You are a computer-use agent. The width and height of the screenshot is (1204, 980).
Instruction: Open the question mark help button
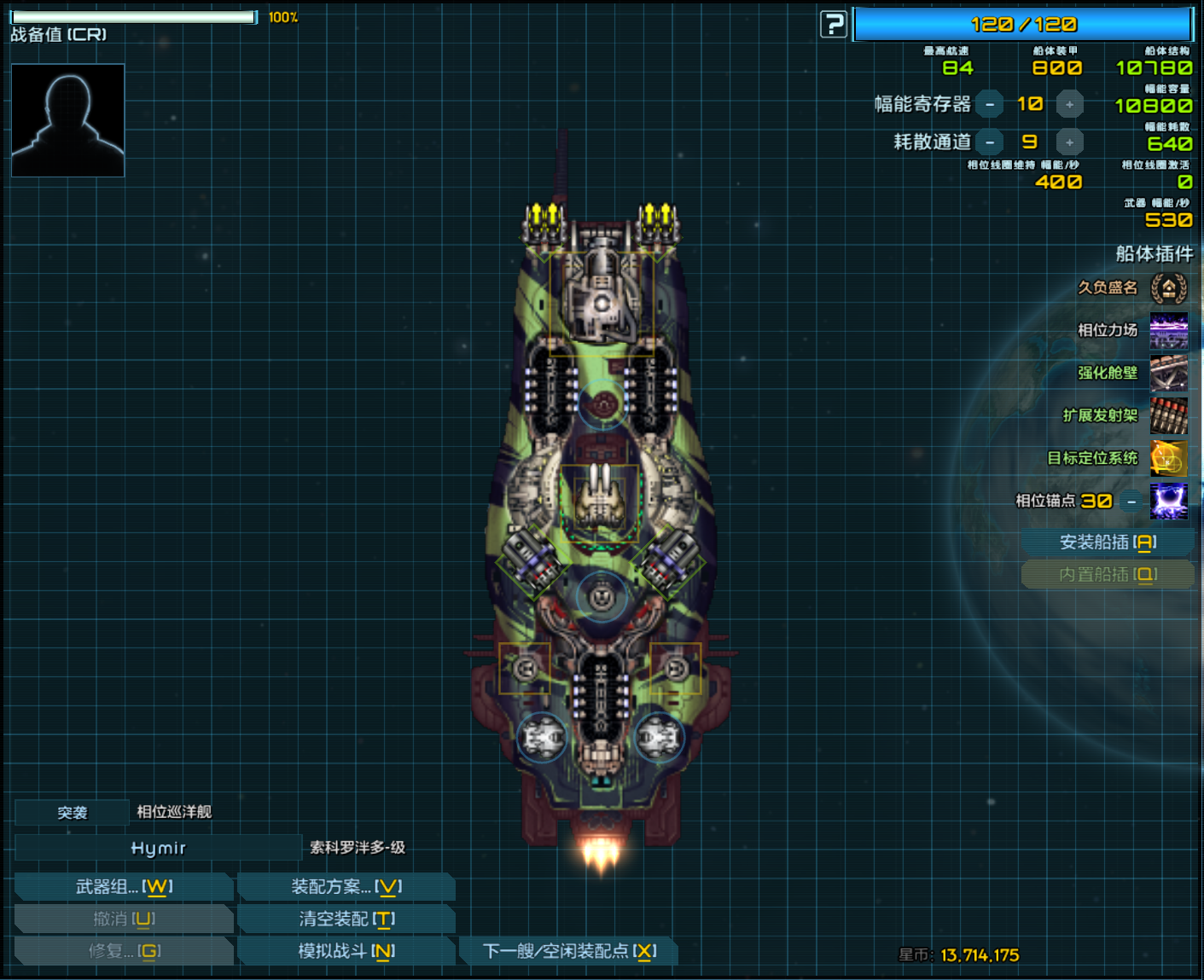(x=834, y=24)
